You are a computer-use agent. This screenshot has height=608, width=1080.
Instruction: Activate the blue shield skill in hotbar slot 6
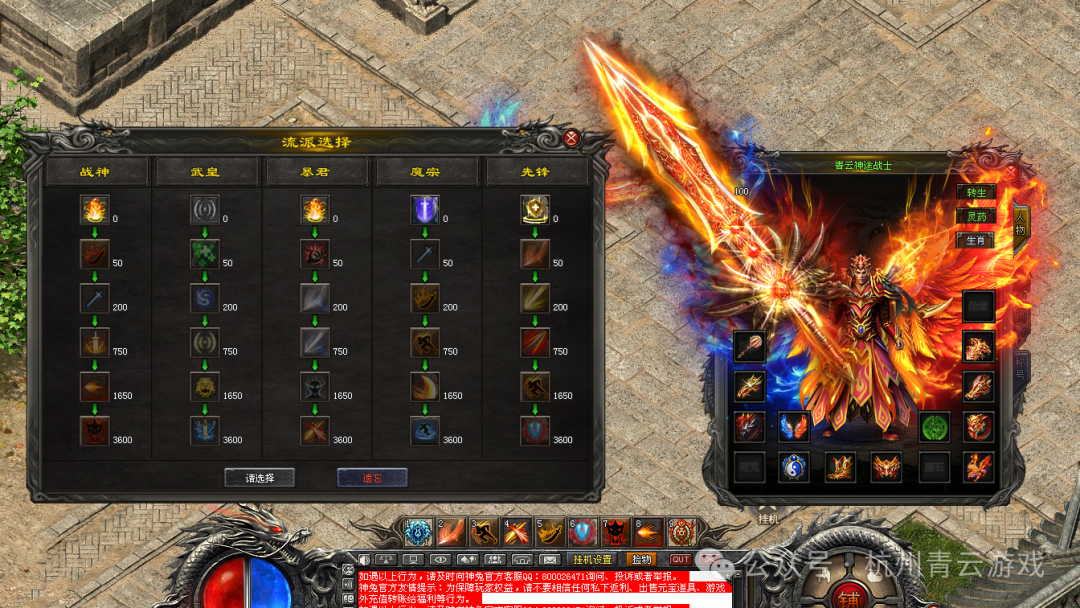pyautogui.click(x=582, y=532)
